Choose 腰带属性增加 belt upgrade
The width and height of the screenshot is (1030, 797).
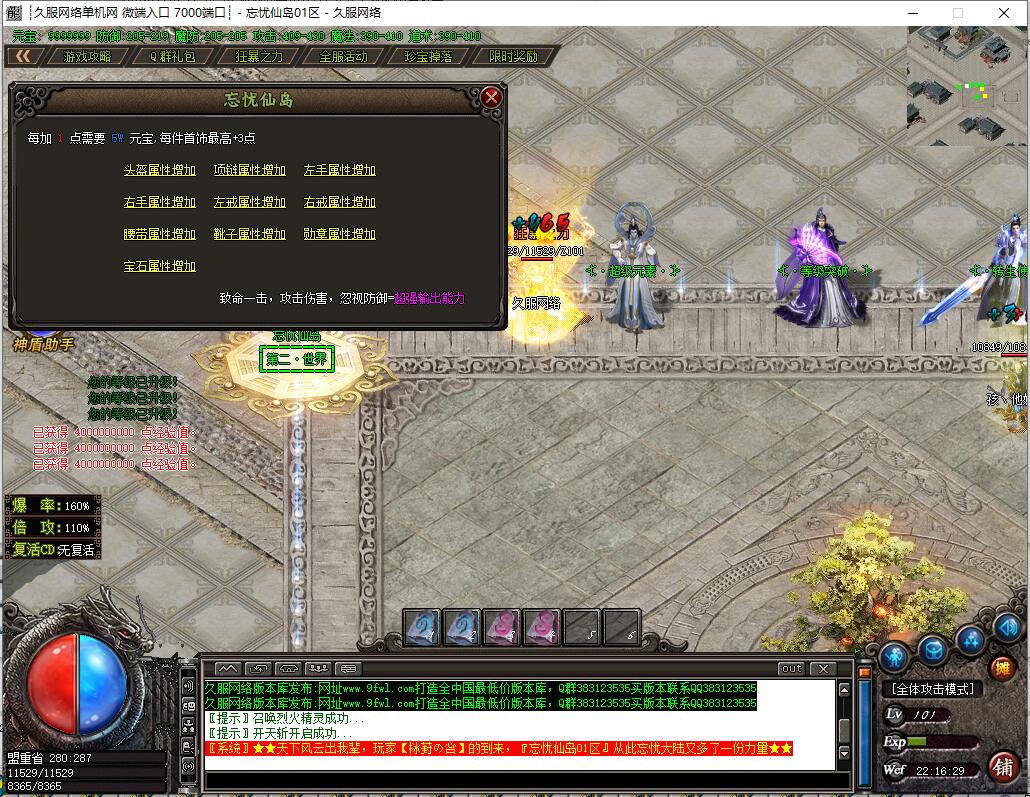[x=160, y=234]
